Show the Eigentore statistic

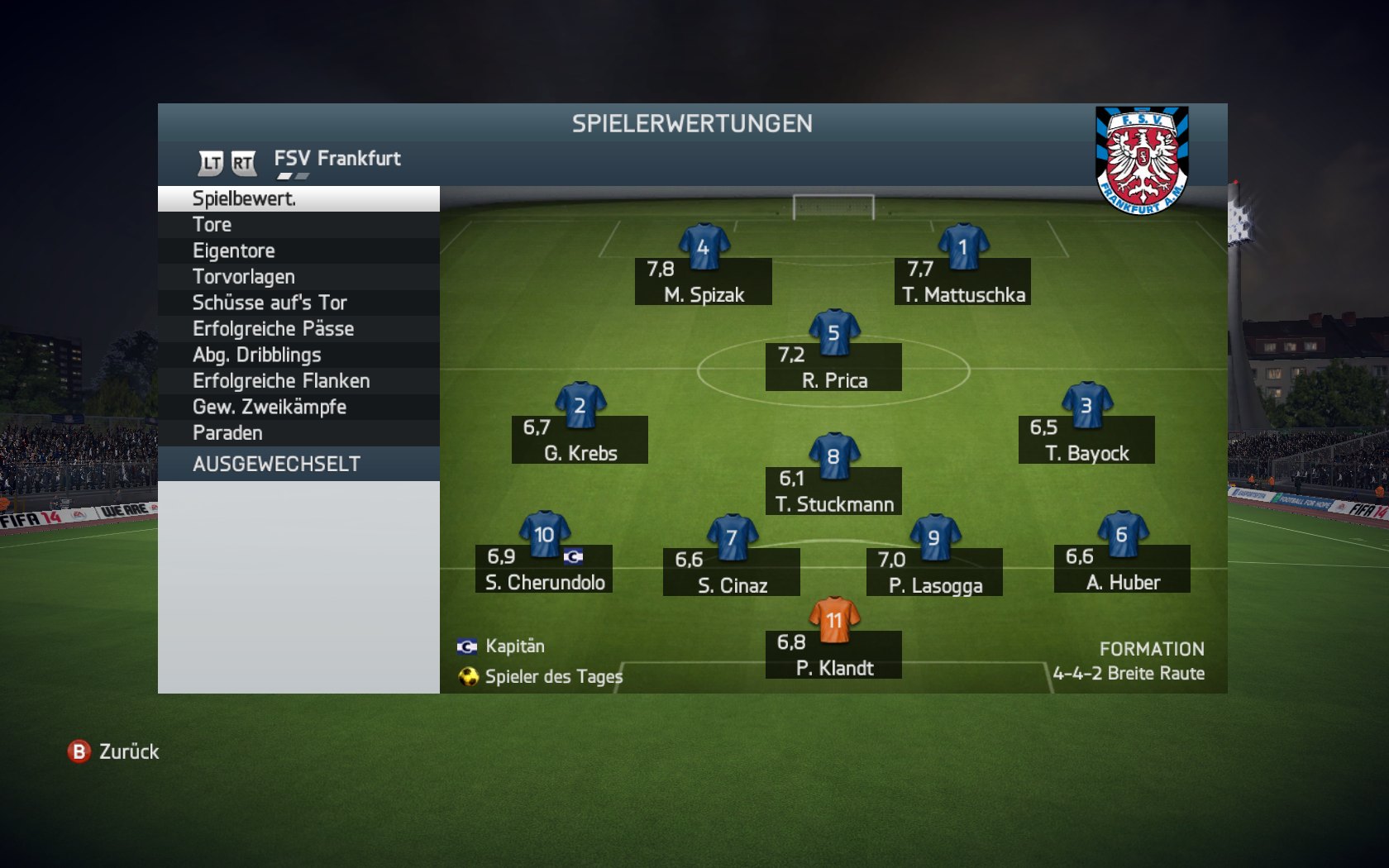tap(298, 251)
